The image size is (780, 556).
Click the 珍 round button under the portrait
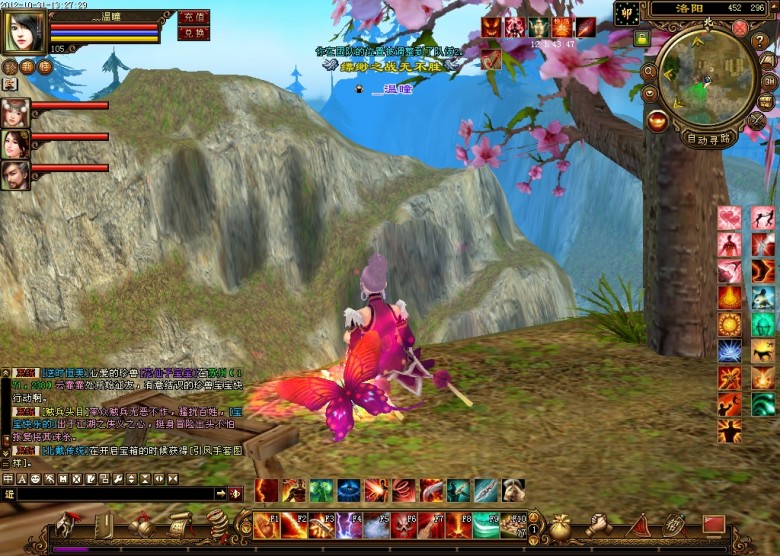pyautogui.click(x=9, y=67)
